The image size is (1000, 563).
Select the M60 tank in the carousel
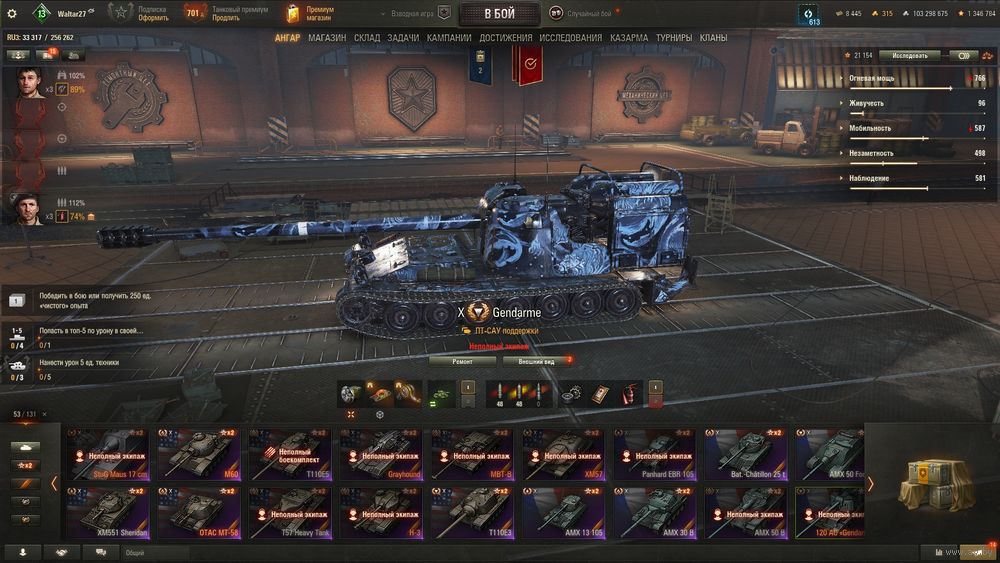pos(198,453)
